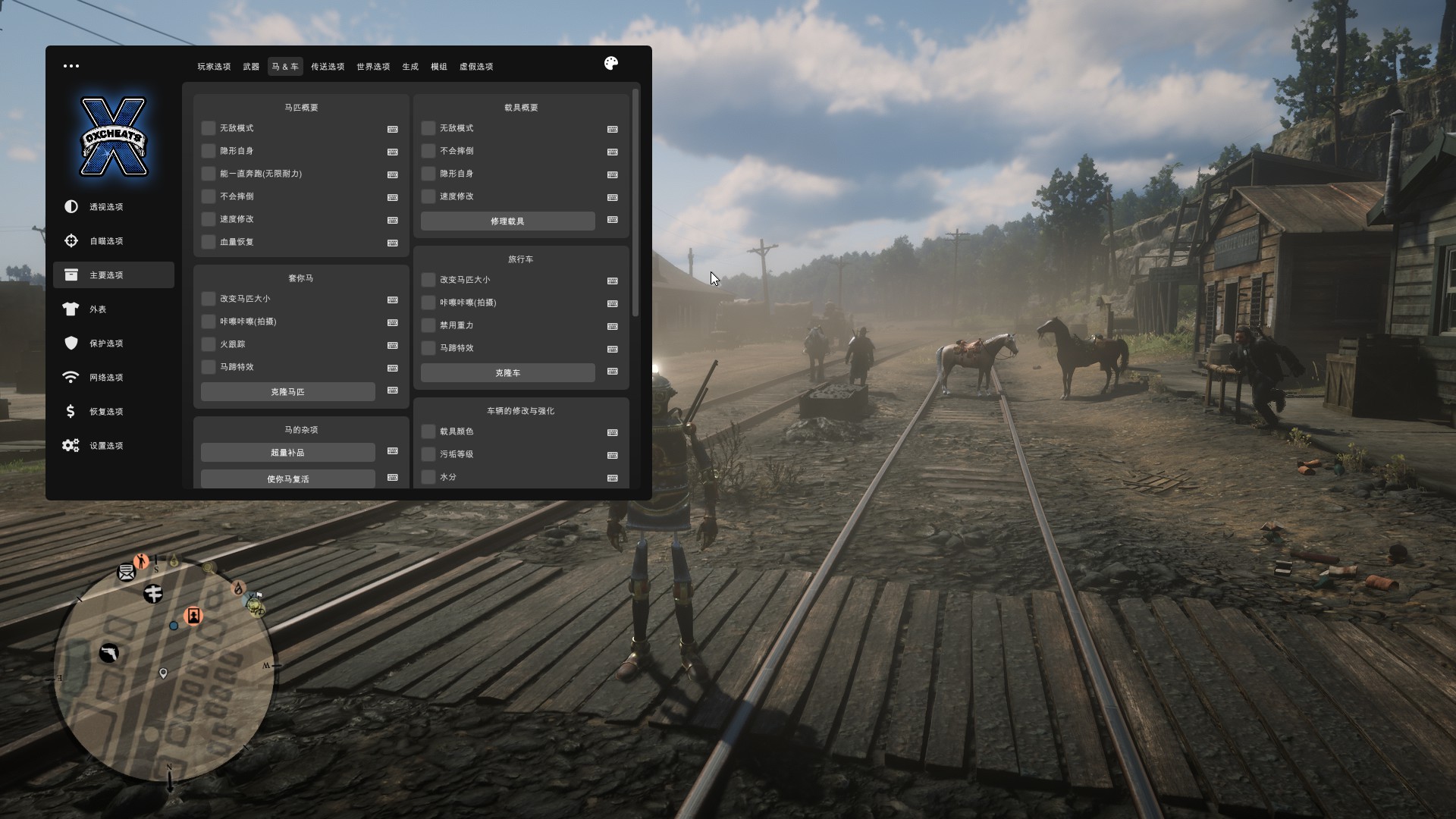Viewport: 1456px width, 819px height.
Task: Open 恢复选项 with the dollar icon
Action: (106, 412)
